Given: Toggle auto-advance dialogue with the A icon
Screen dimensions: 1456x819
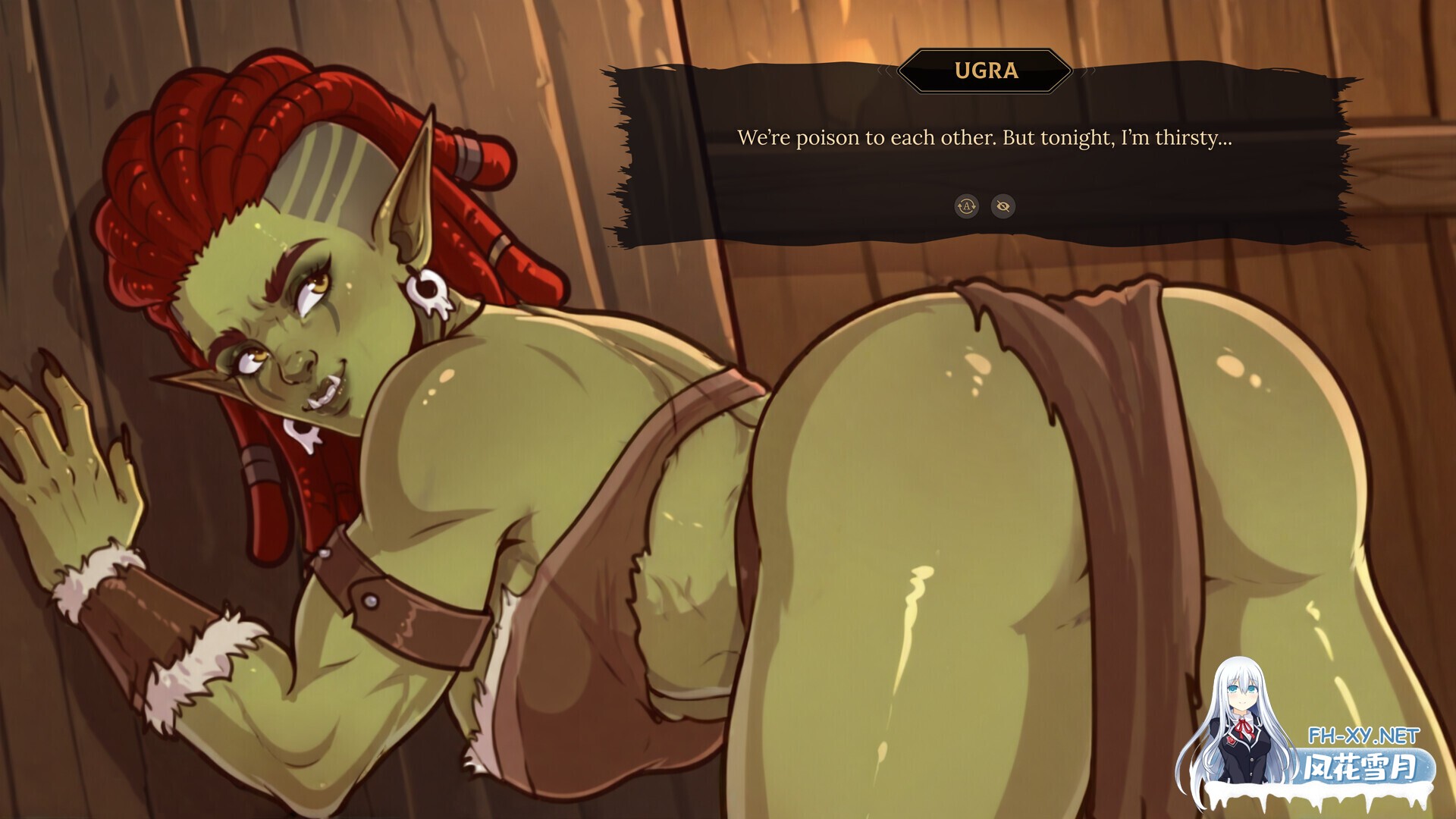Looking at the screenshot, I should 966,206.
